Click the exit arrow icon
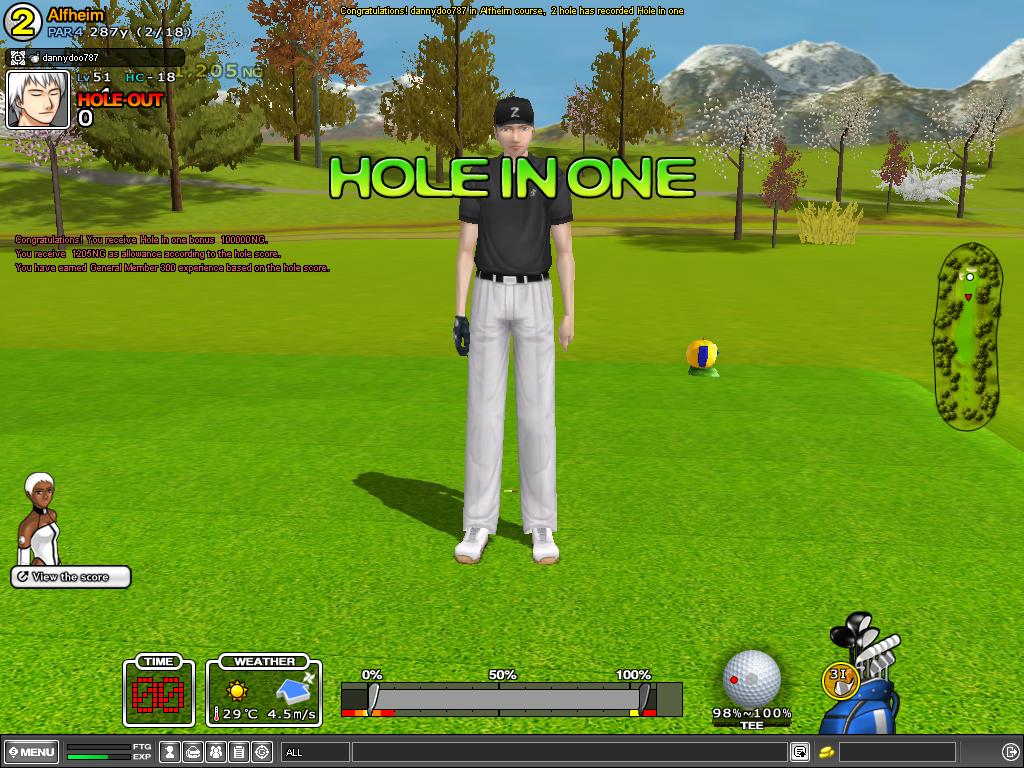This screenshot has width=1024, height=768. click(x=1010, y=752)
